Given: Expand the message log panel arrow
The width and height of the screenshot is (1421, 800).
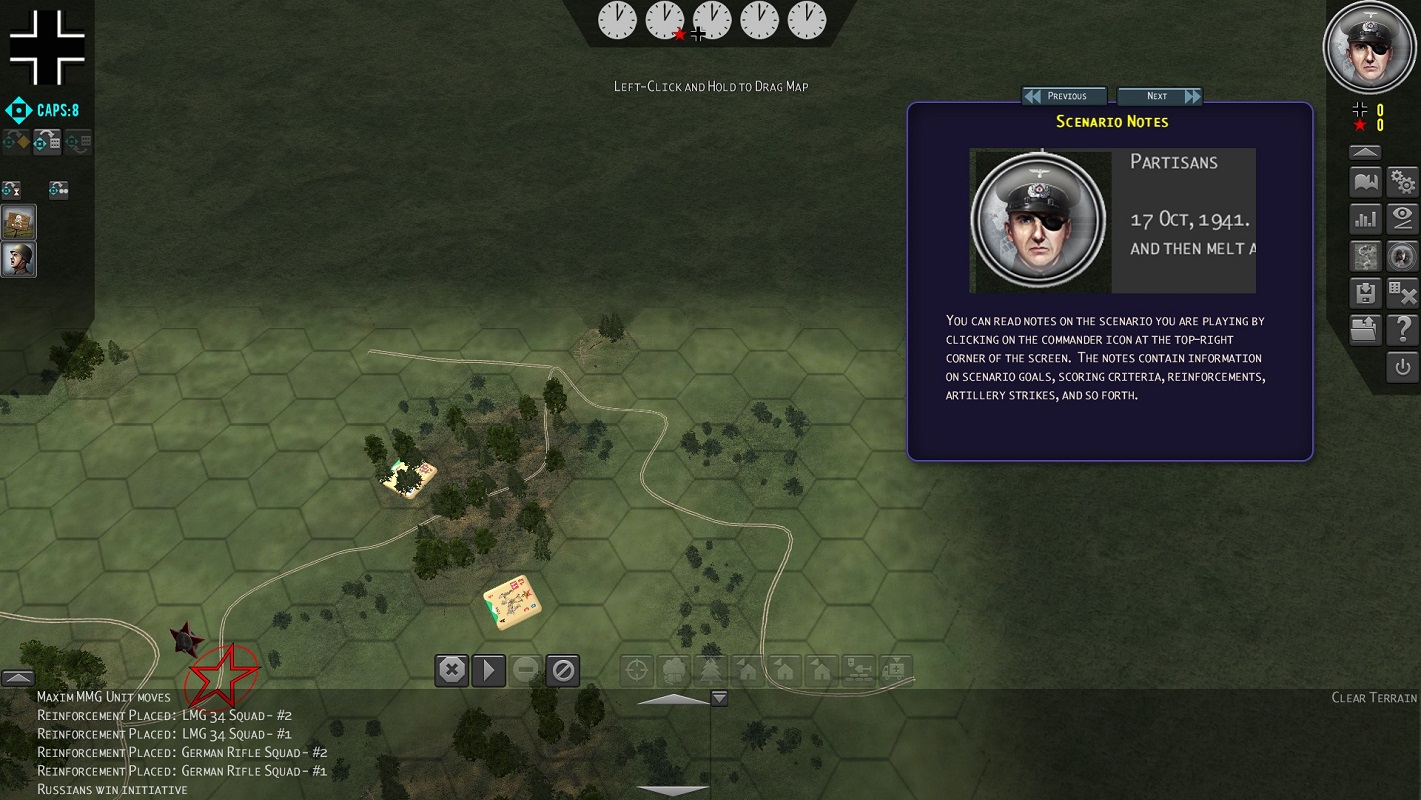Looking at the screenshot, I should click(18, 678).
